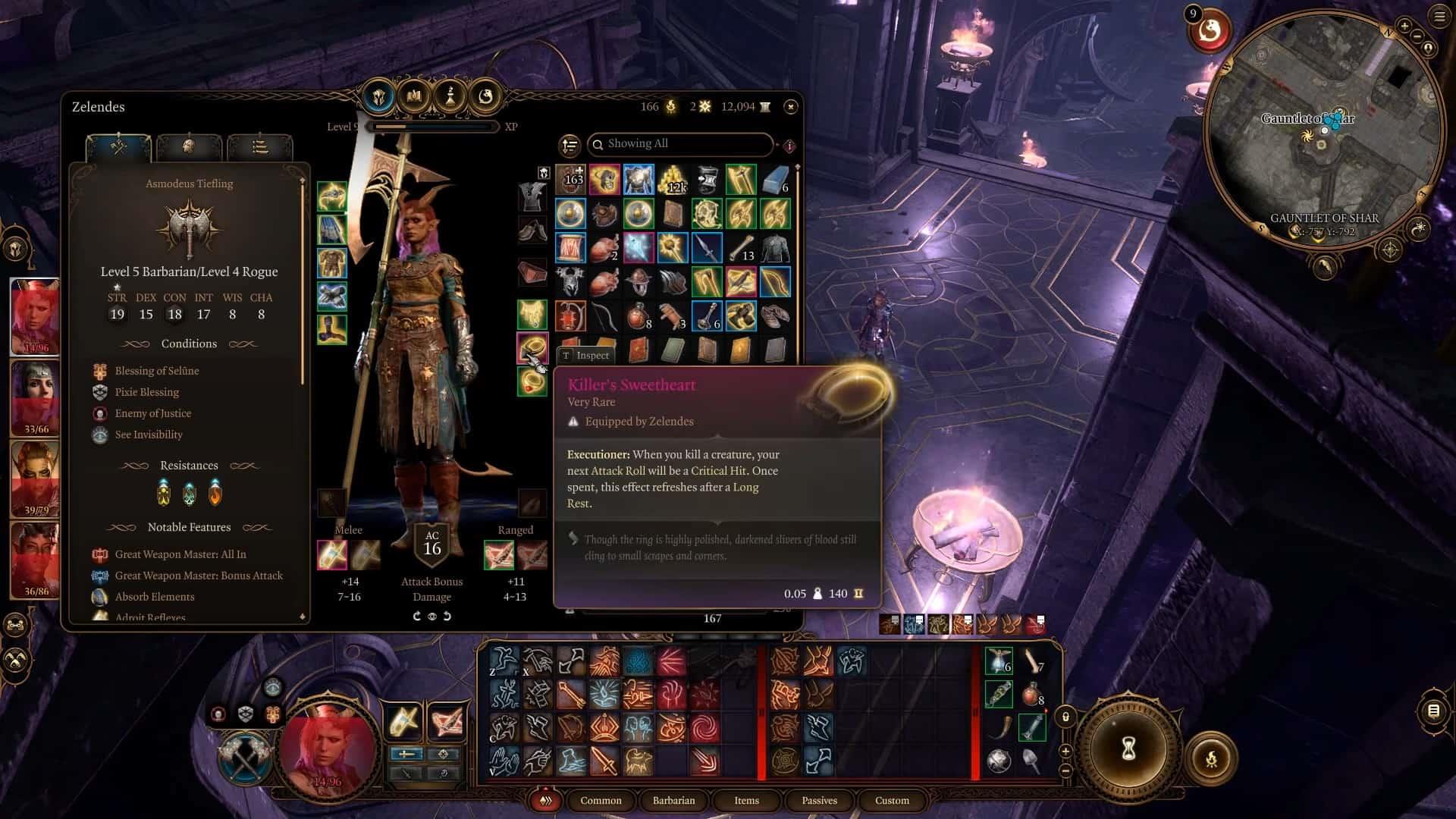Select the party portrait showing 33/66 health

pos(36,398)
